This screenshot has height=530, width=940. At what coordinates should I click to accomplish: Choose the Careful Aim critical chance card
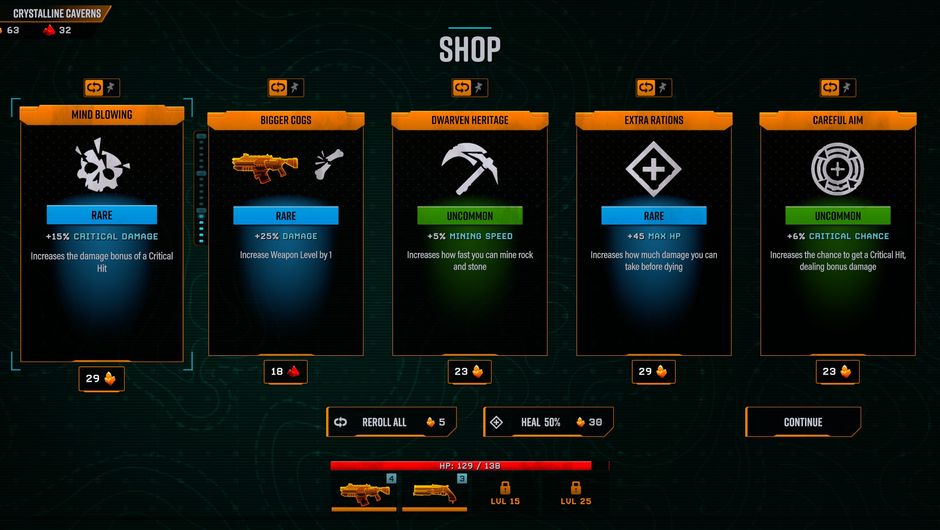click(837, 235)
